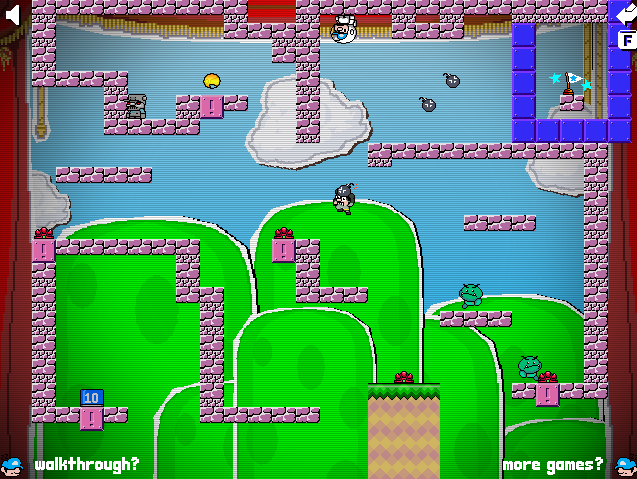The image size is (637, 479).
Task: Toggle sound with the speaker icon
Action: click(13, 15)
